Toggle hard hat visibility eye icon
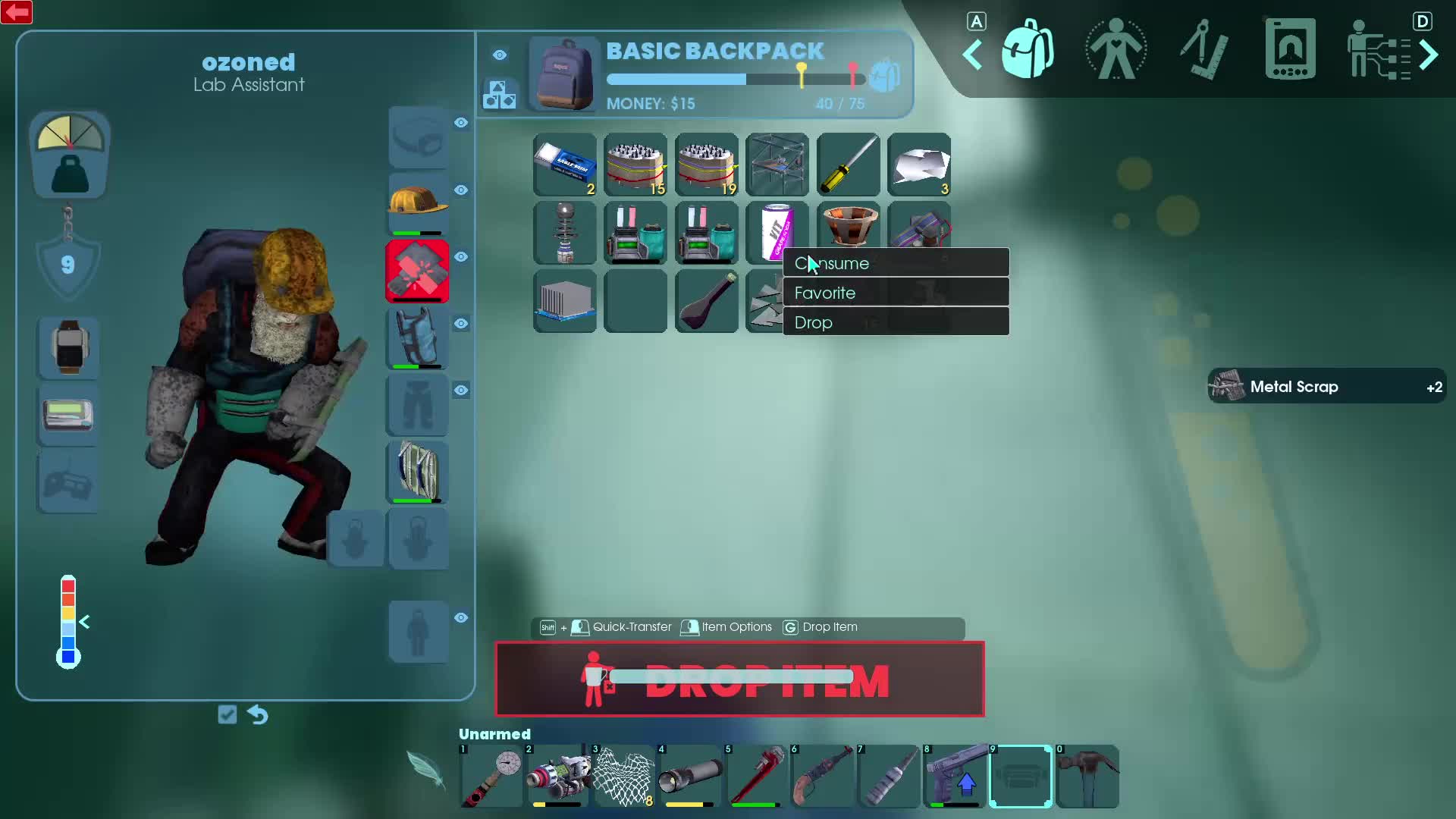The height and width of the screenshot is (819, 1456). [461, 190]
